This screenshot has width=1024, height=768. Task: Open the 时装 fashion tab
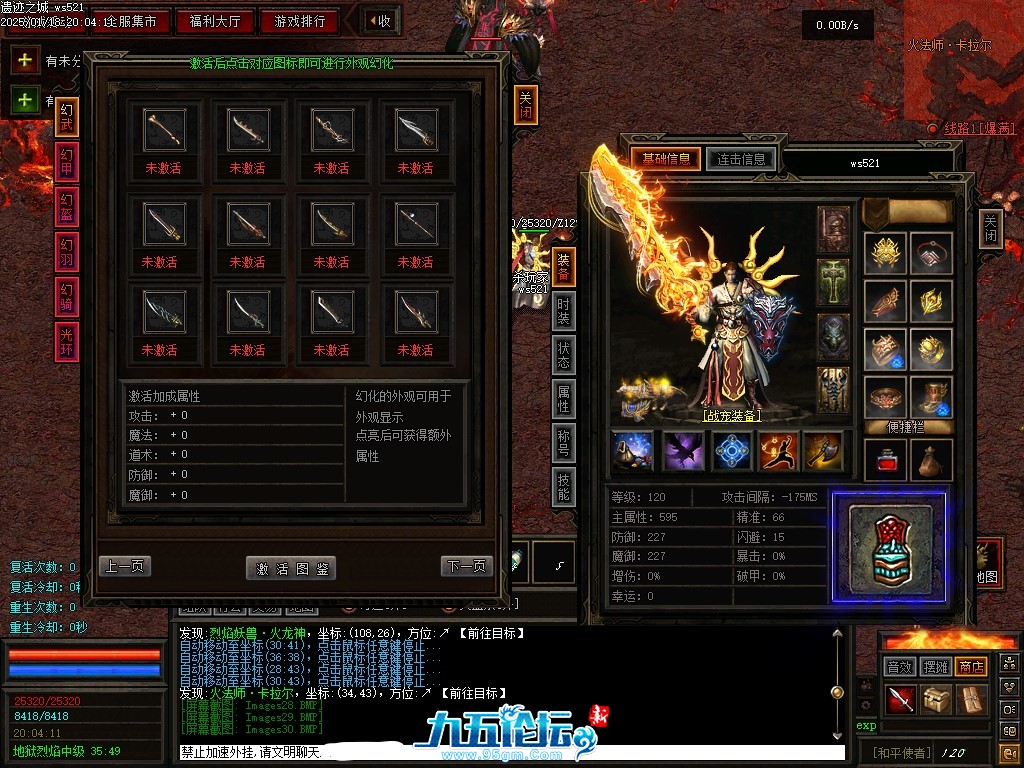(564, 313)
